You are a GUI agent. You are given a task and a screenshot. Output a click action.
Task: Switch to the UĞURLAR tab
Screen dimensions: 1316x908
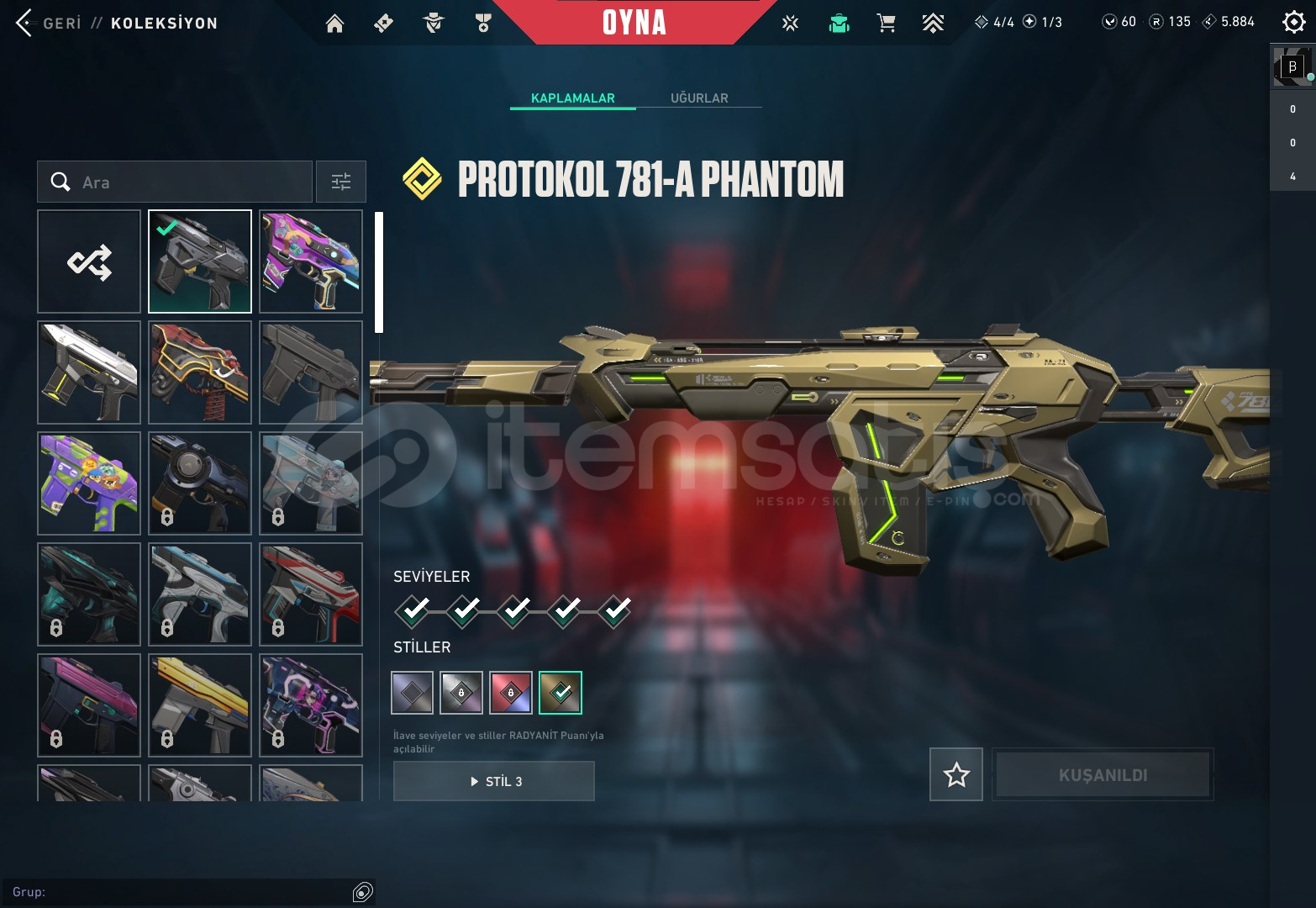(699, 98)
